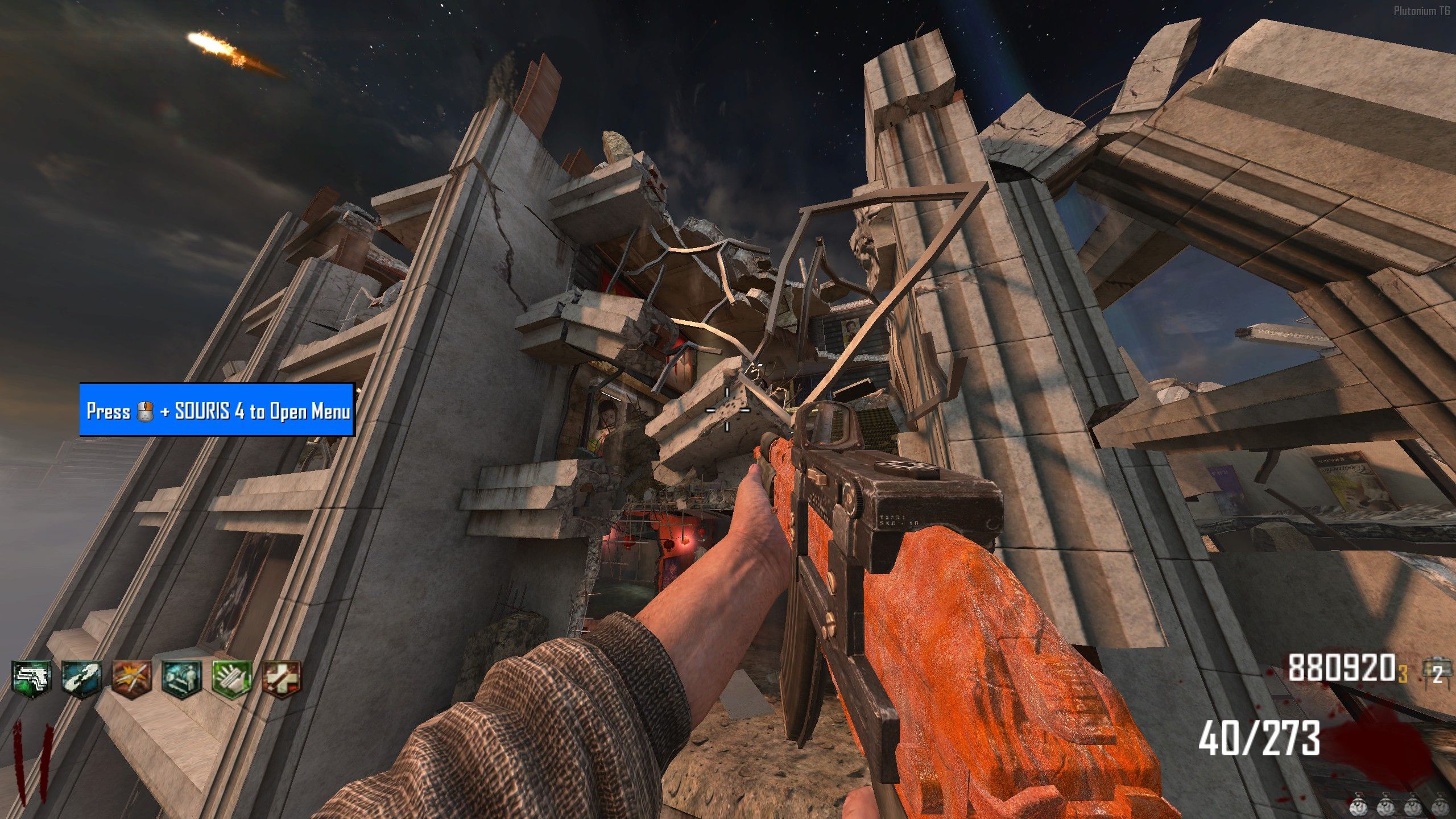Select the Mule Kick perk icon
Viewport: 1456px width, 819px height.
[32, 678]
